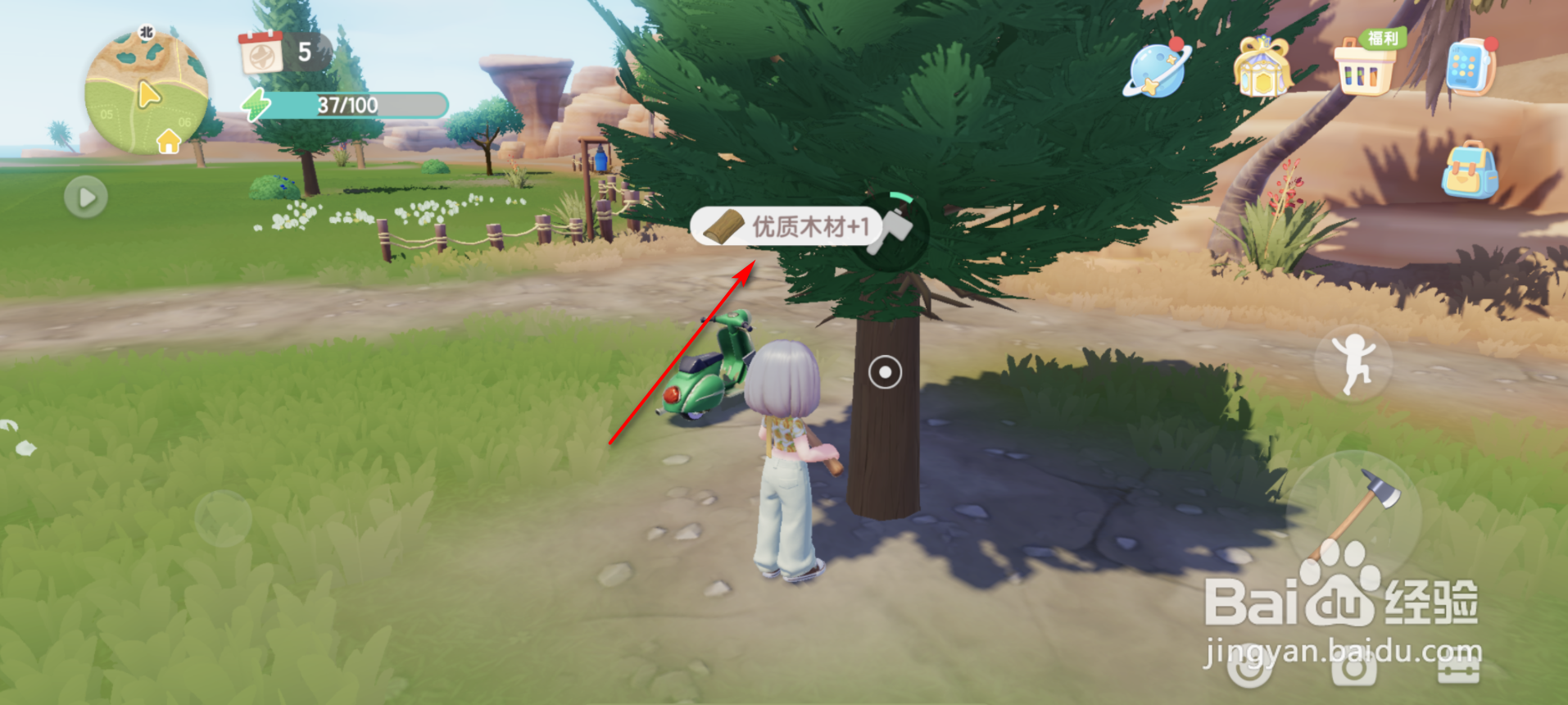Tap the north compass marker on the mini-map

tap(146, 32)
